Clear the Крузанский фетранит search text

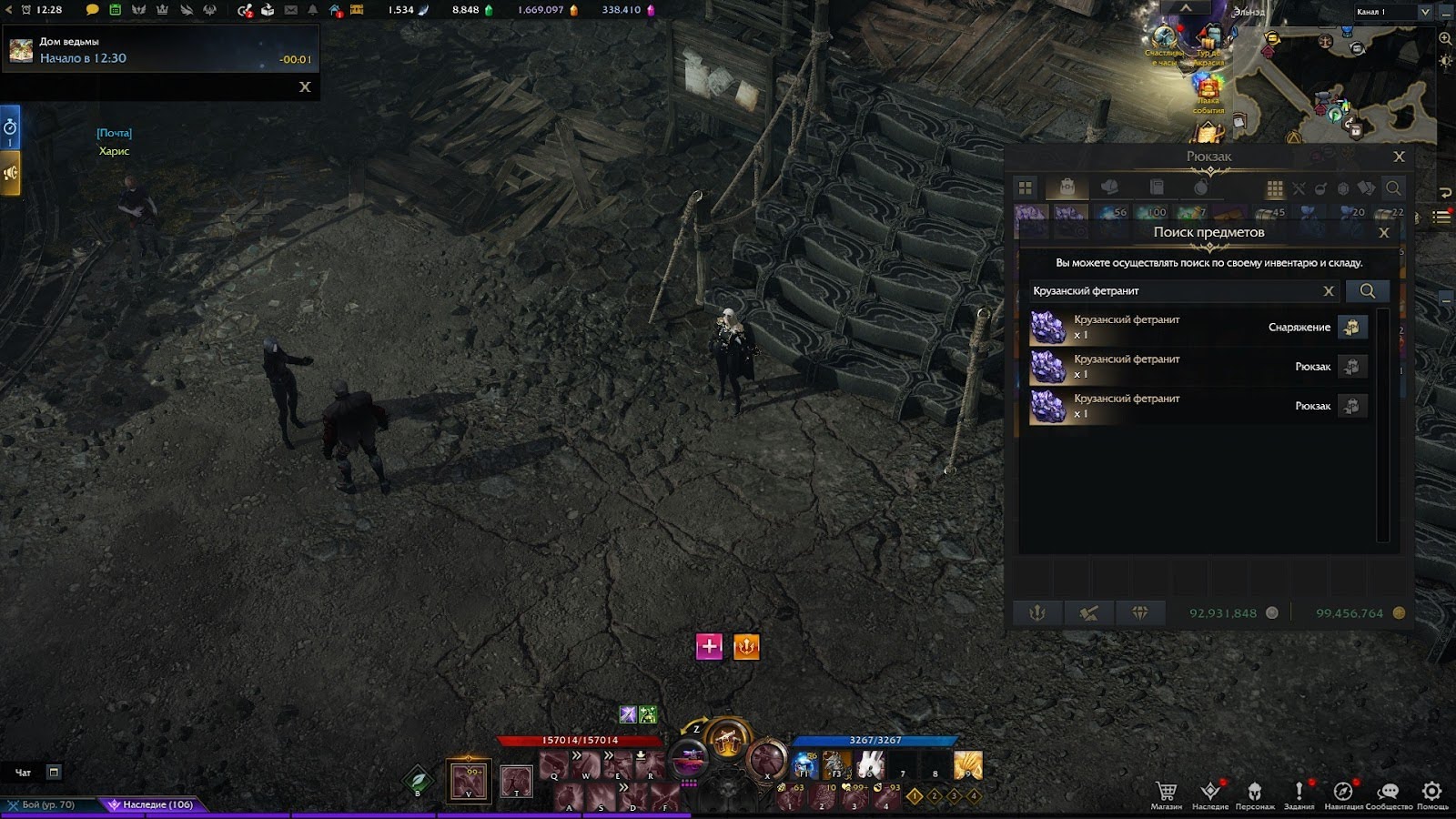coord(1328,291)
